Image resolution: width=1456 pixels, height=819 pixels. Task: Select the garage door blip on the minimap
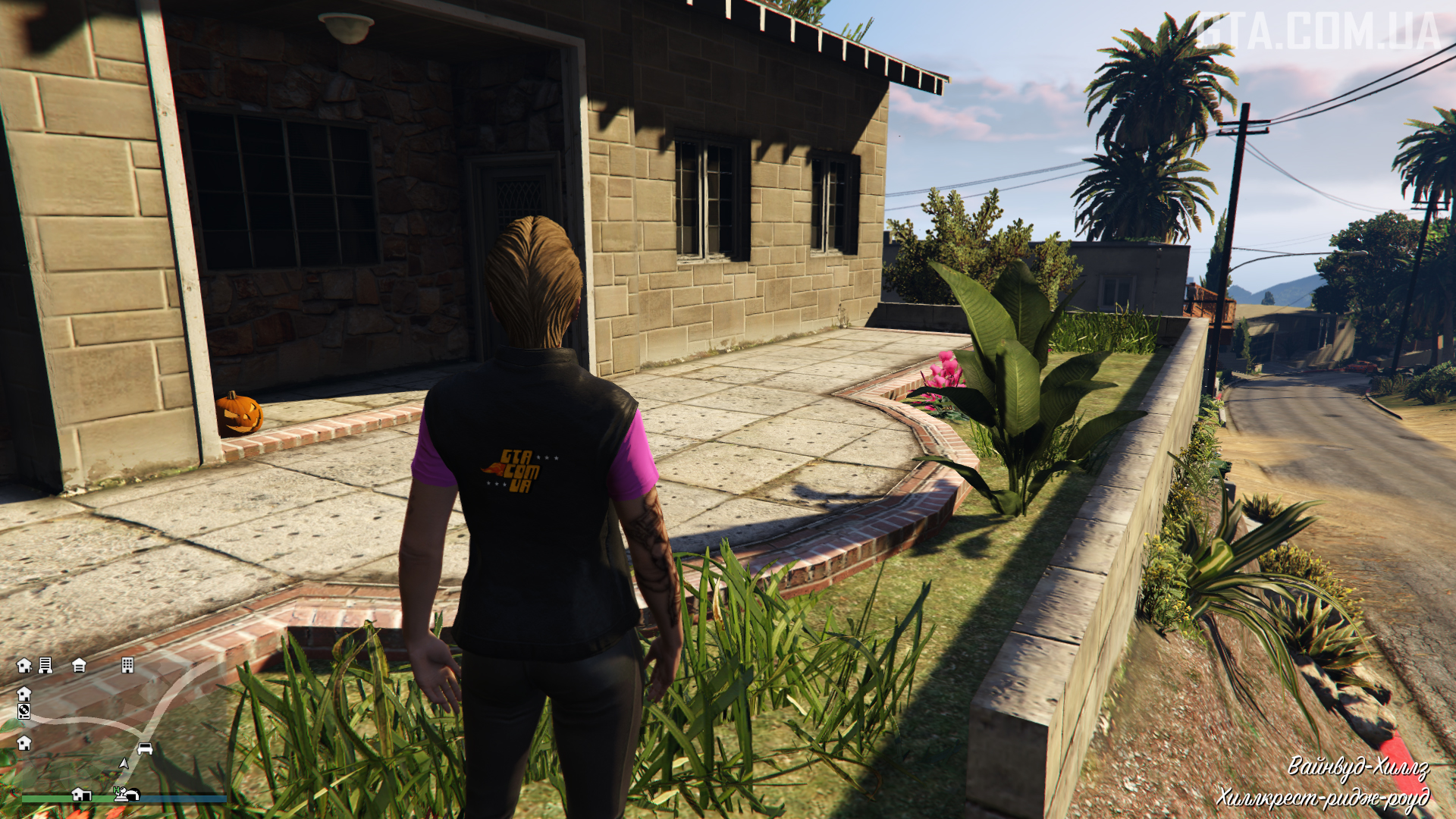point(79,666)
